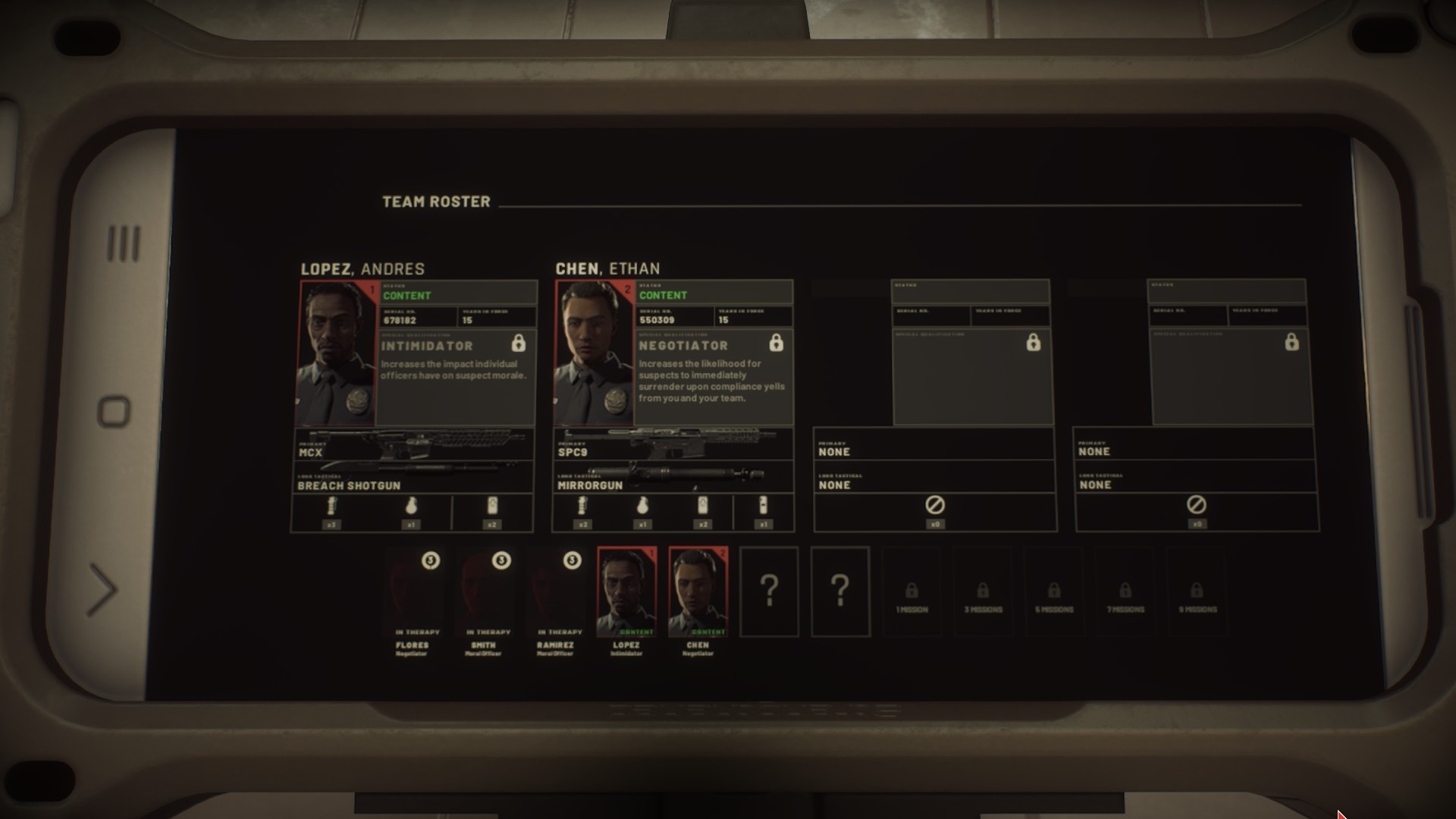Select Lopez's MCX primary weapon slot
The width and height of the screenshot is (1456, 819).
pos(413,444)
